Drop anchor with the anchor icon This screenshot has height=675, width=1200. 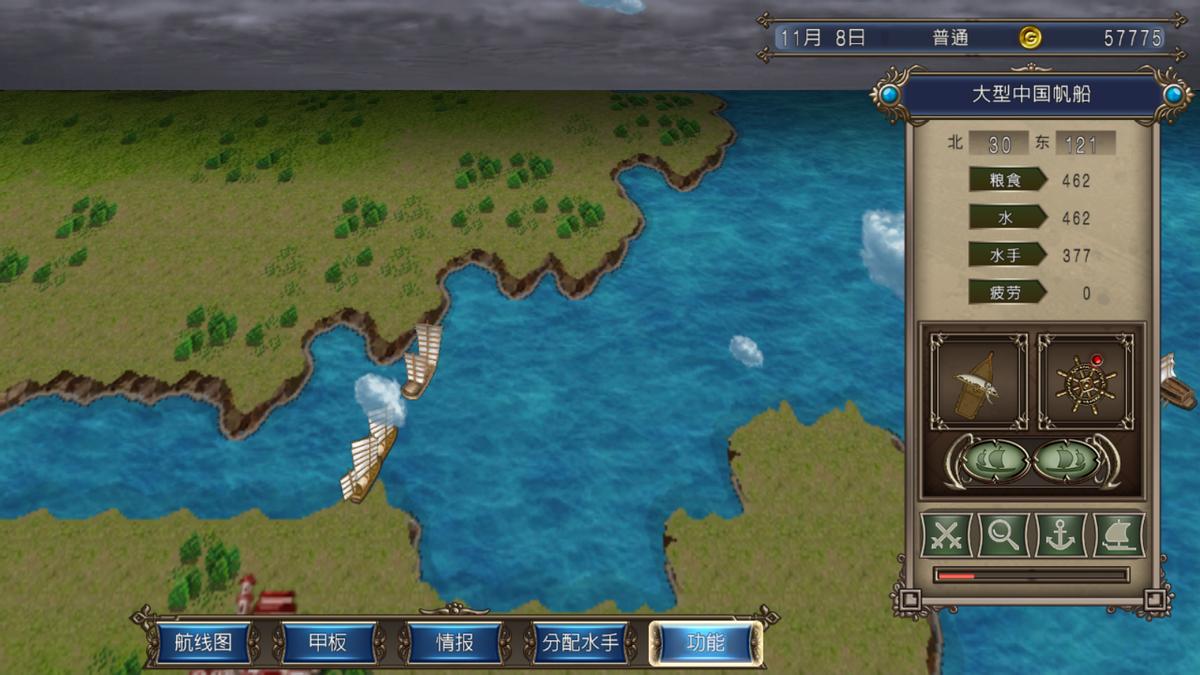click(1060, 535)
